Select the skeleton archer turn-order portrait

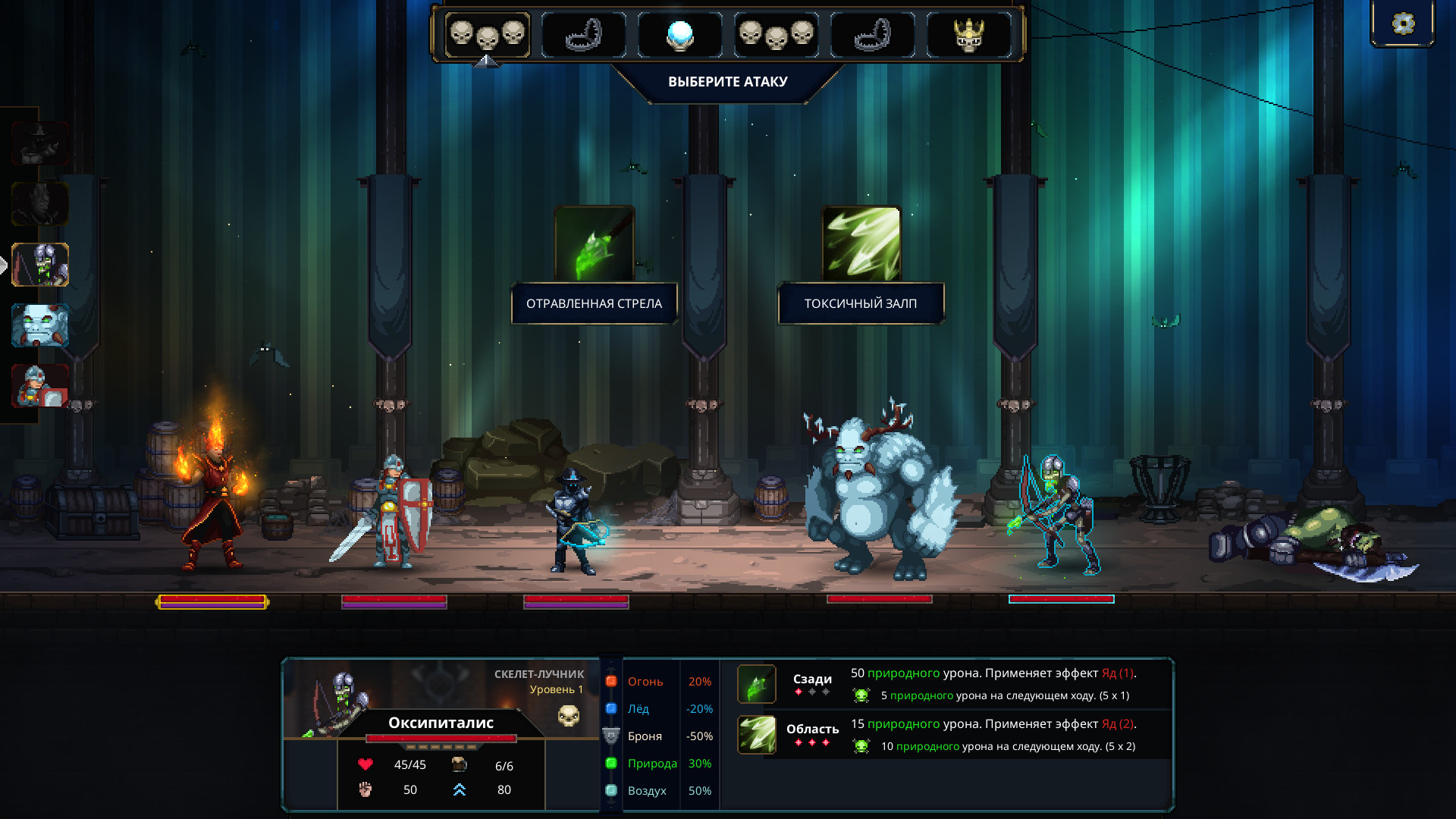41,265
